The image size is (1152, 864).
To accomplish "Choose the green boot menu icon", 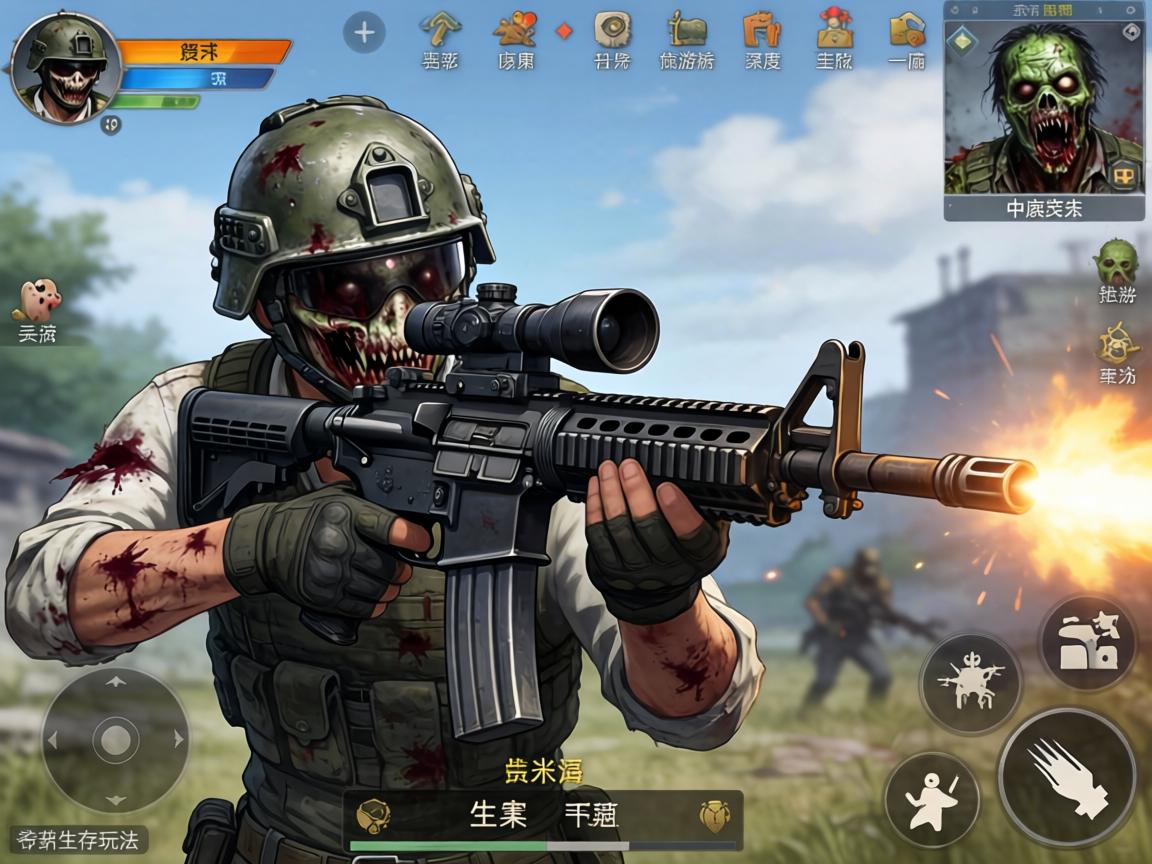I will click(x=687, y=29).
